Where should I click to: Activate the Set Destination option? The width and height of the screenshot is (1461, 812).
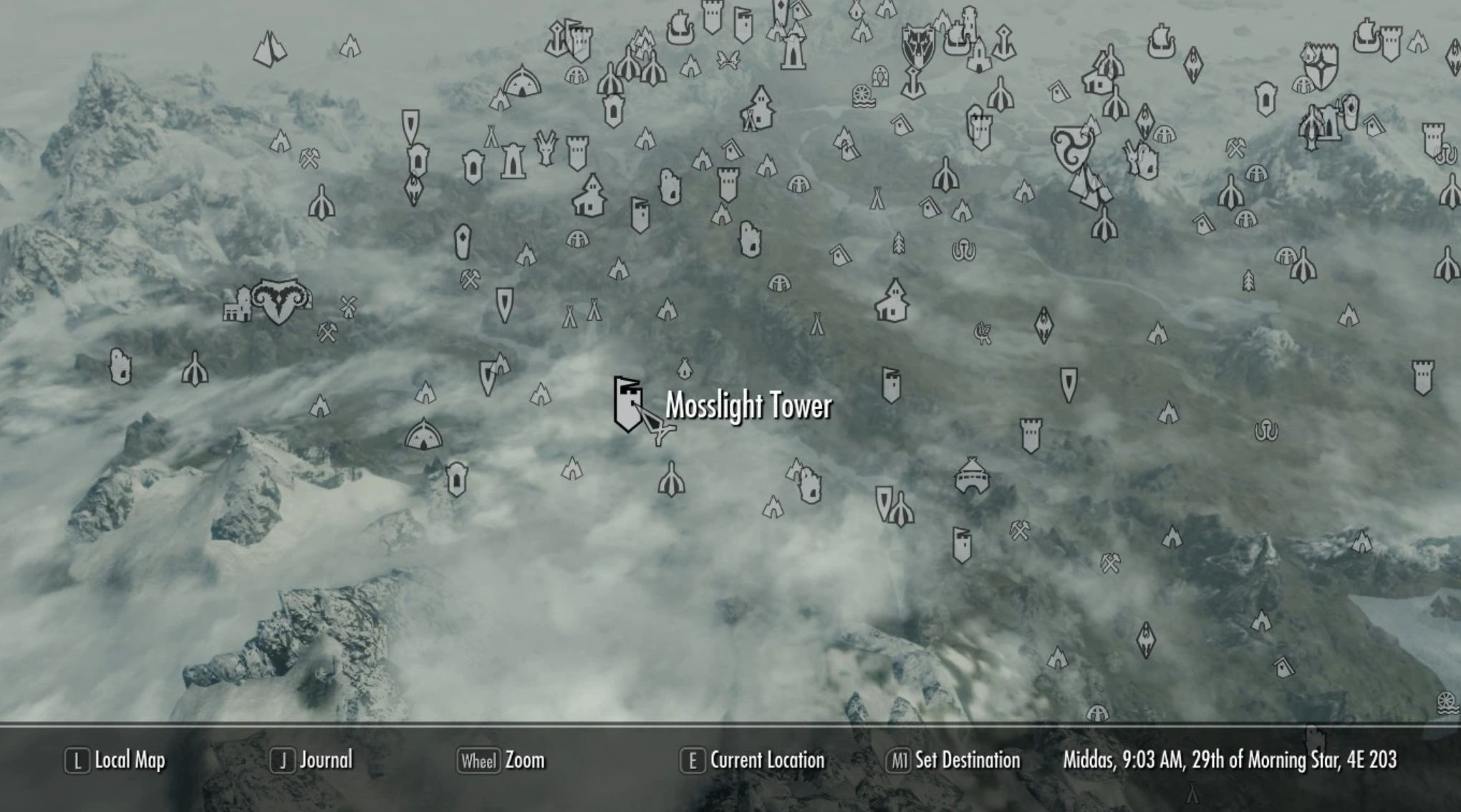click(953, 760)
